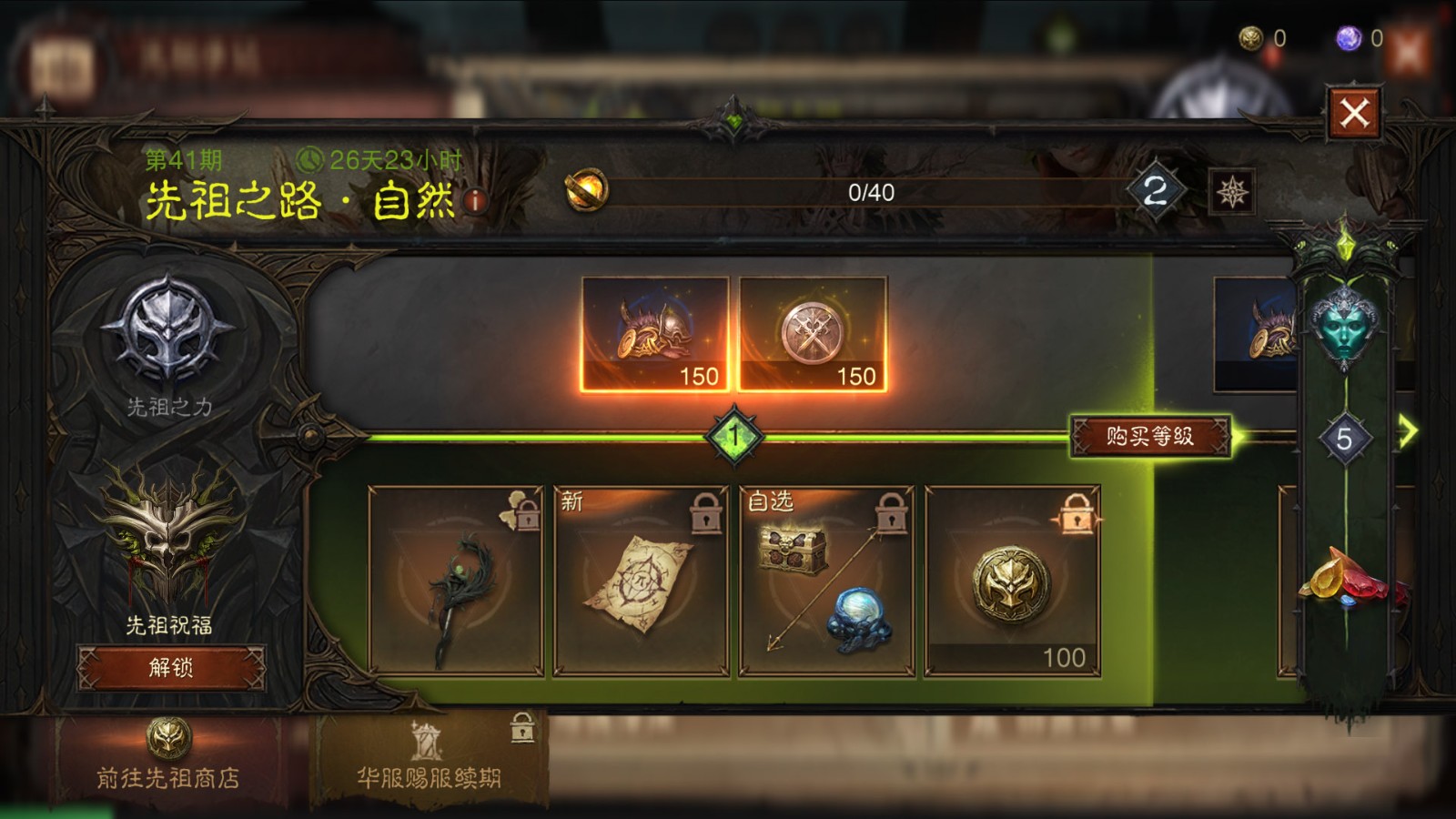Image resolution: width=1456 pixels, height=819 pixels.
Task: Buy levels with 购买等级 button
Action: [x=1150, y=437]
